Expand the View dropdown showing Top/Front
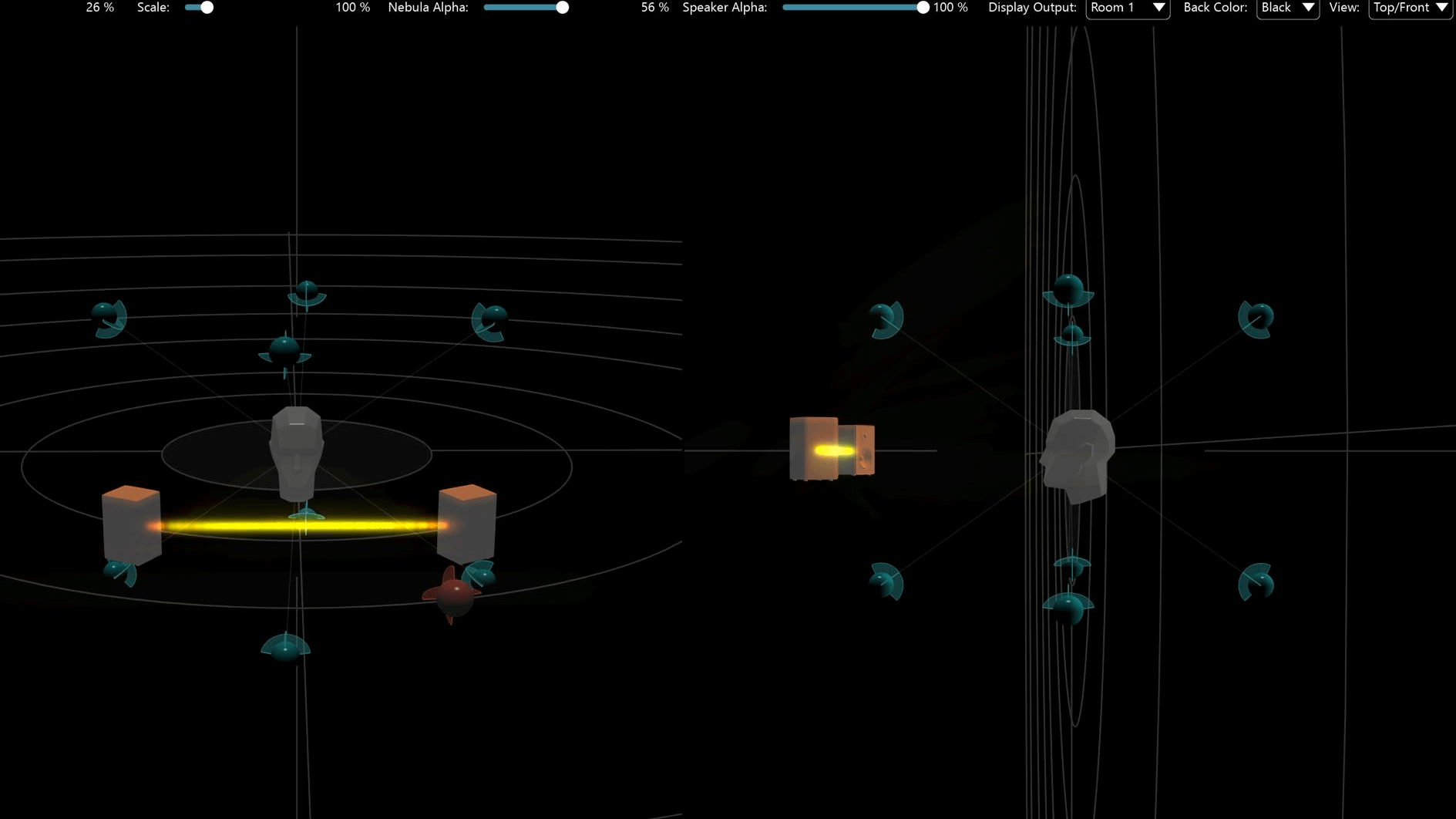The image size is (1456, 819). pos(1410,8)
